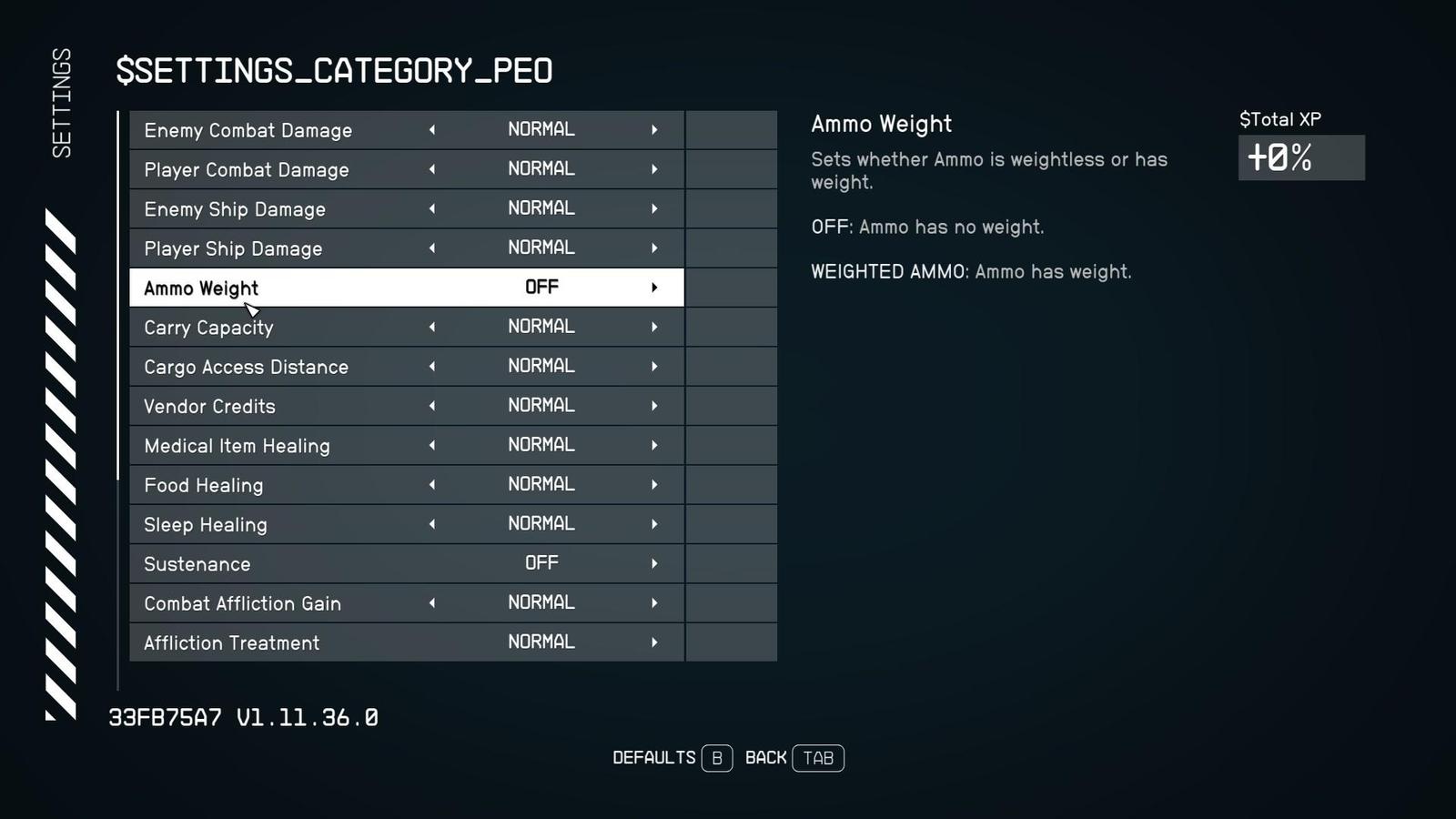1456x819 pixels.
Task: Lower Combat Affliction Gain with left arrow
Action: [x=432, y=602]
